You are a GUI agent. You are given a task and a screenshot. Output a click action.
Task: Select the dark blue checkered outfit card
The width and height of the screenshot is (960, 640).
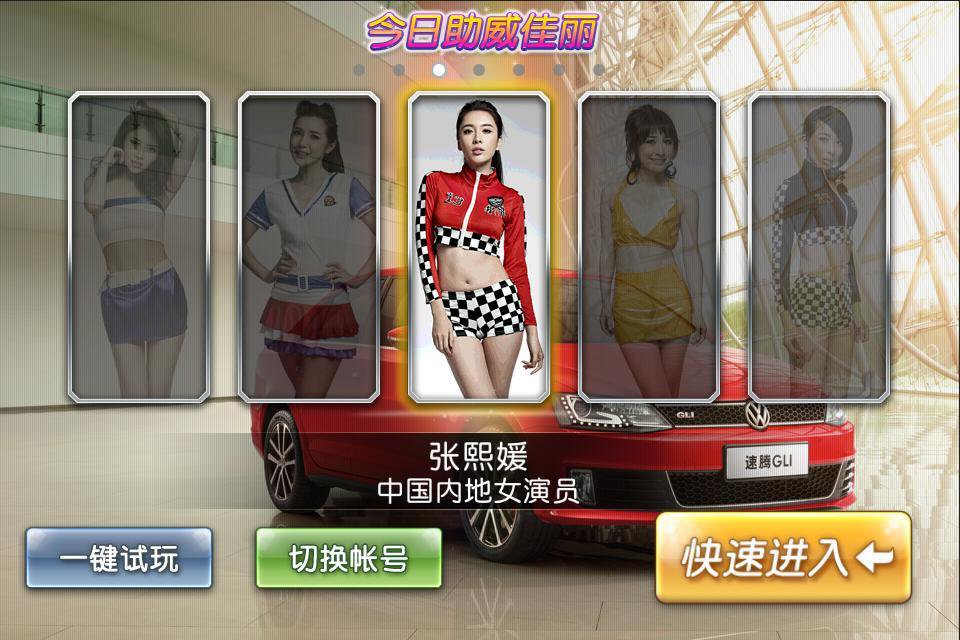pos(819,247)
